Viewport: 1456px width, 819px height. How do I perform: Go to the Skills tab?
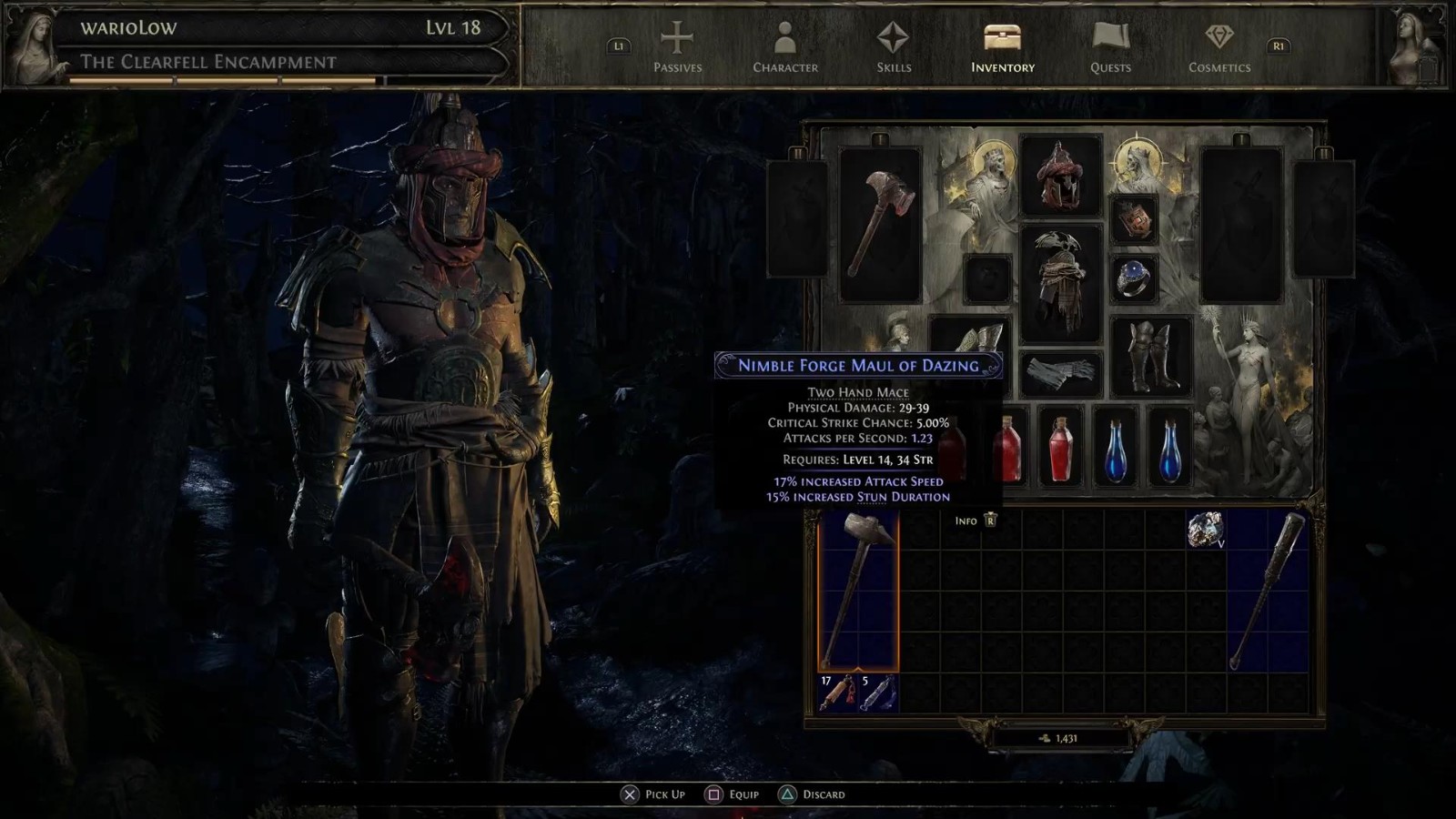(x=893, y=47)
